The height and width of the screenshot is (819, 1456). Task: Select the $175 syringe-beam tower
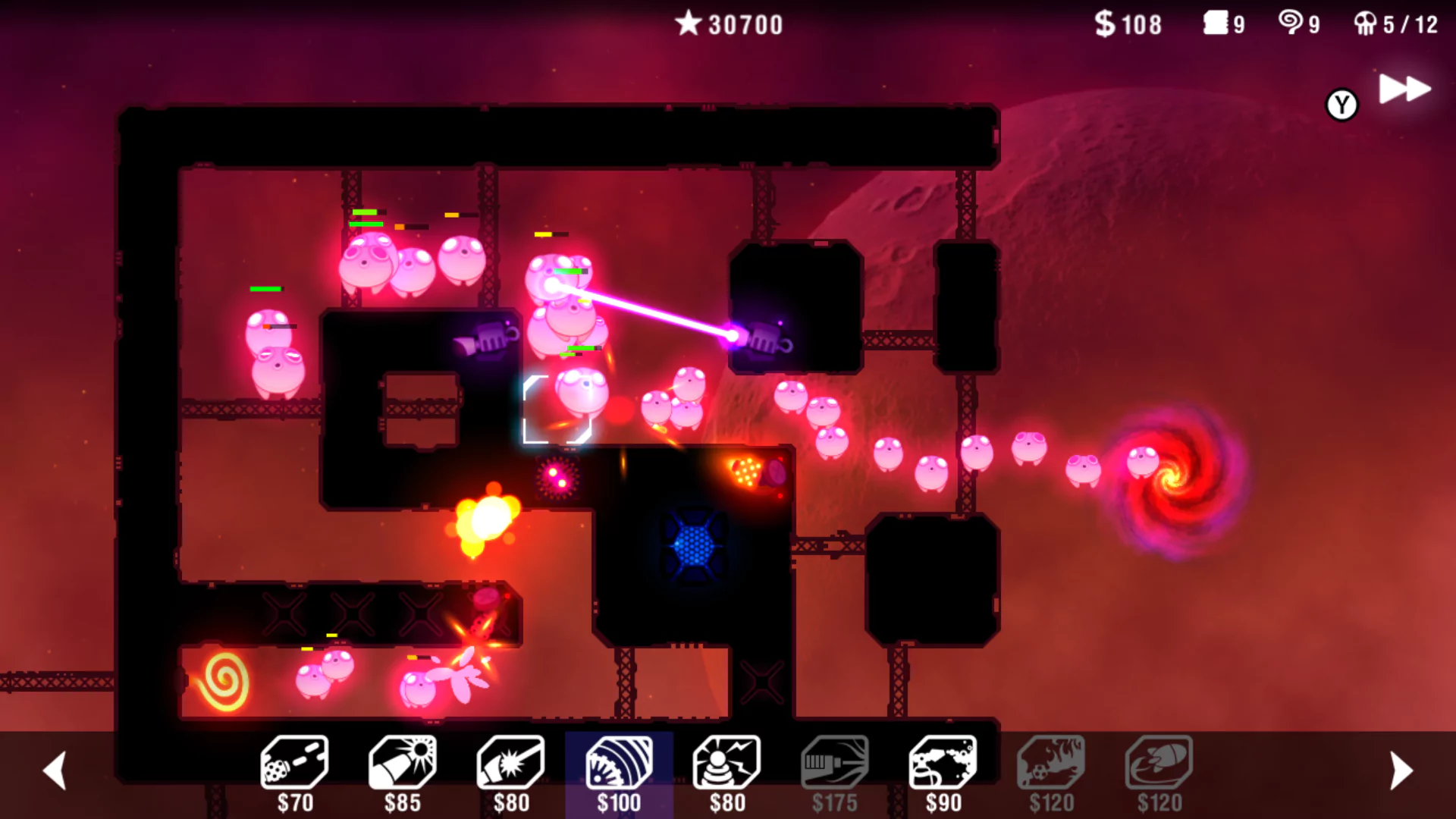click(834, 764)
